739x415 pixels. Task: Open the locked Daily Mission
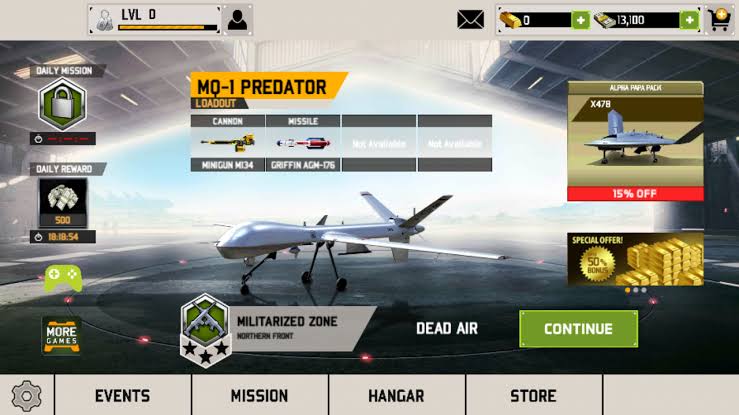tap(62, 104)
